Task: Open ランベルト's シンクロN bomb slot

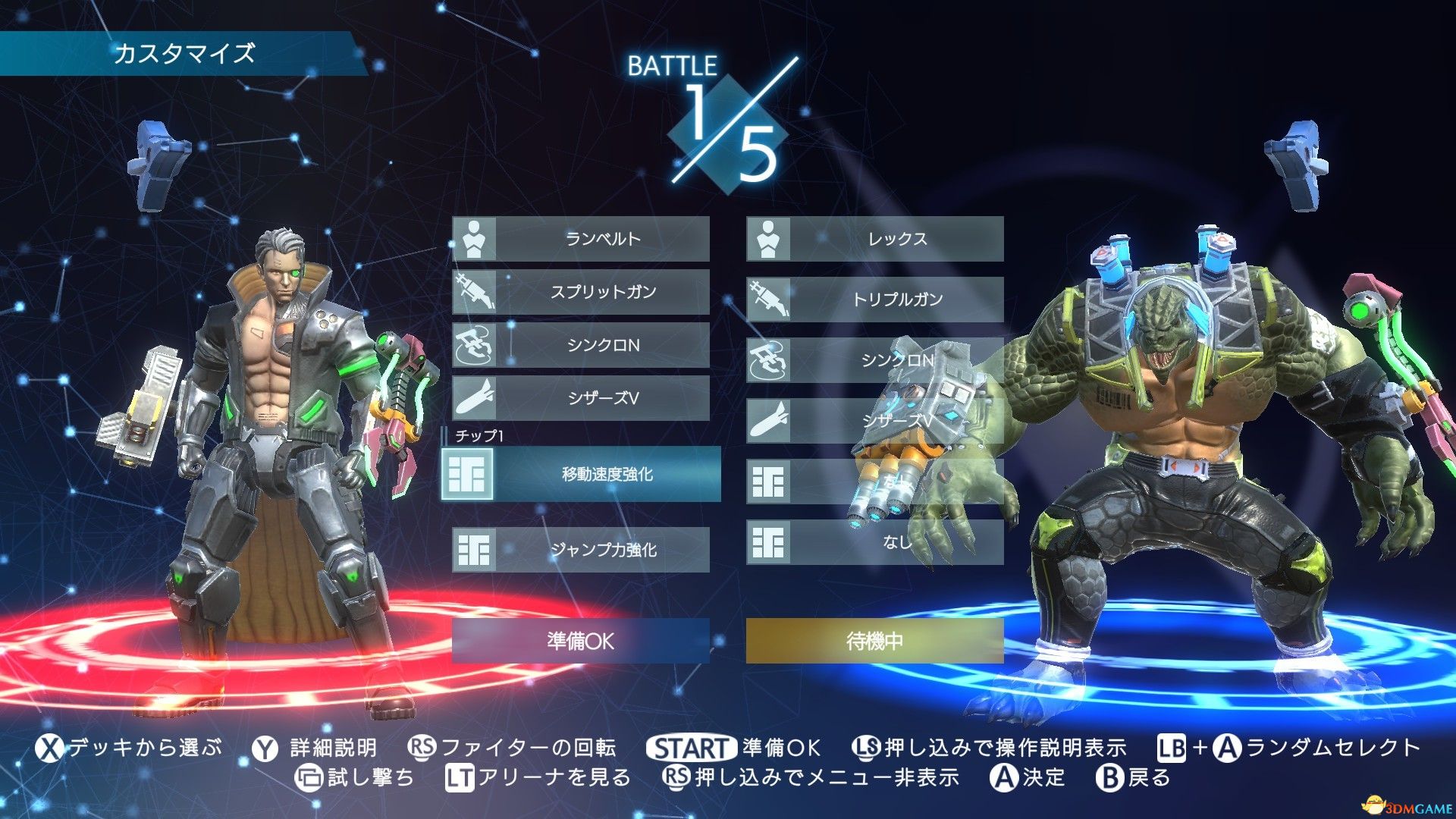Action: 581,345
